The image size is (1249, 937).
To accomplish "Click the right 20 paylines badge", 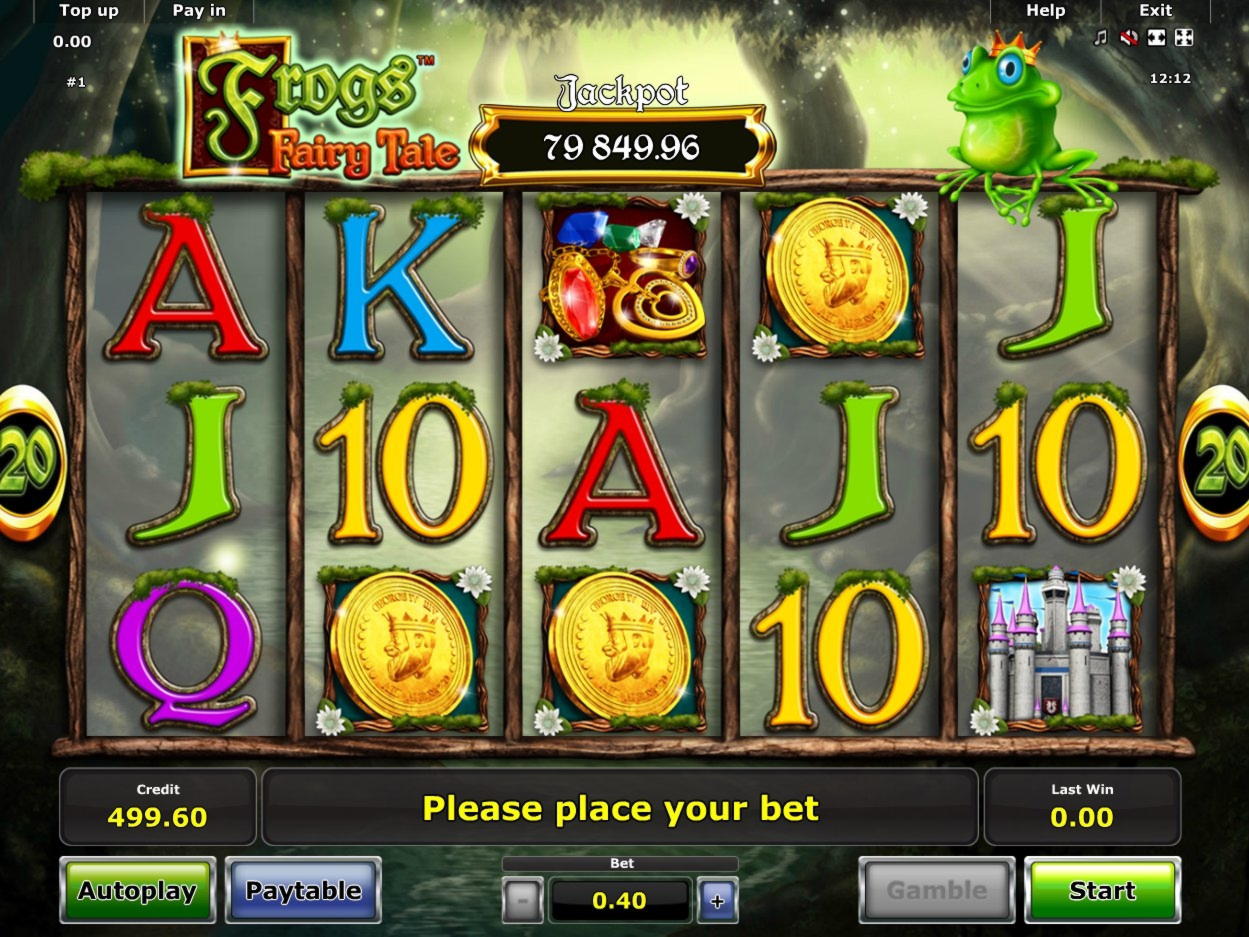I will click(1220, 463).
